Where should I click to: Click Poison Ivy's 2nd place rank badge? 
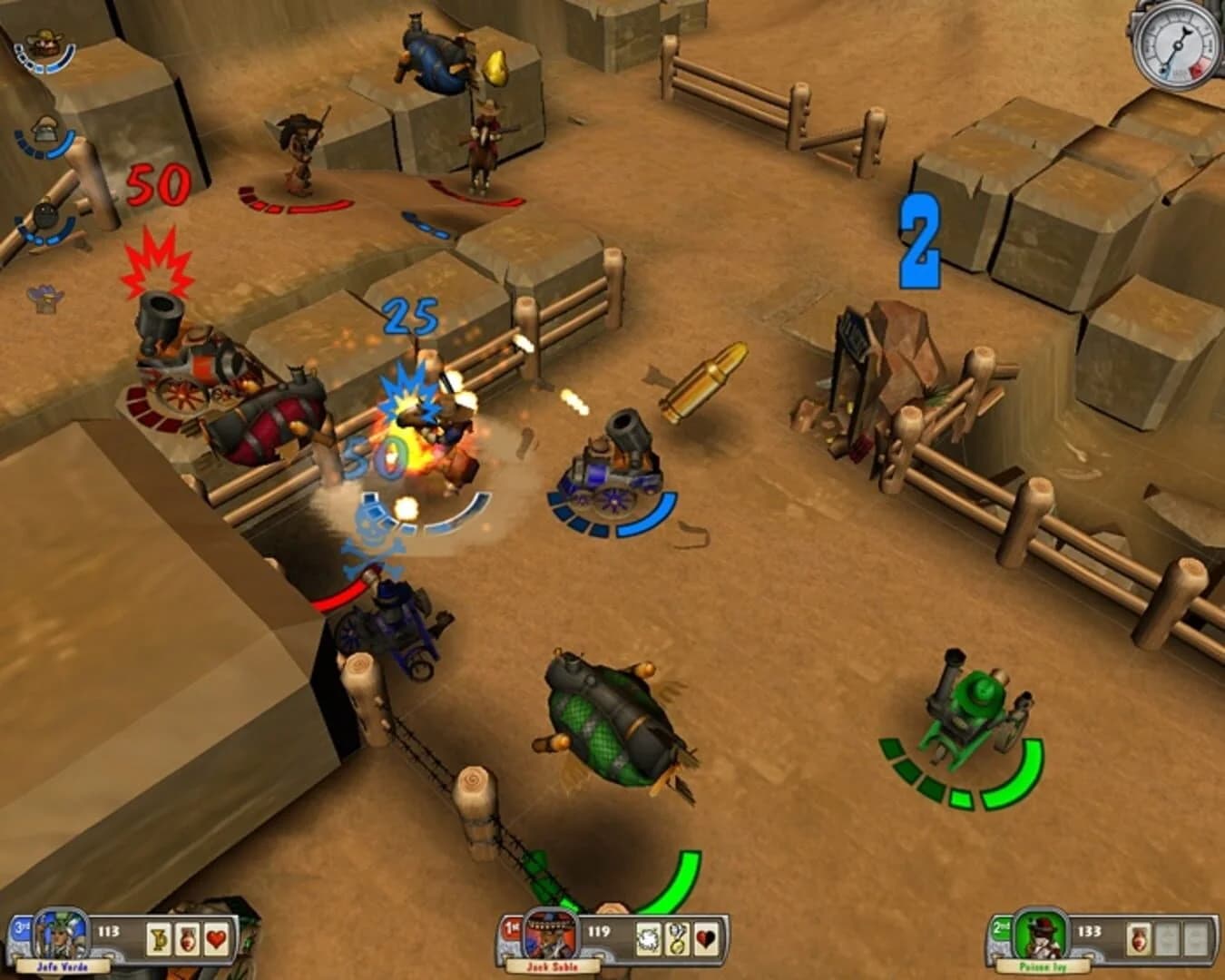point(1001,927)
